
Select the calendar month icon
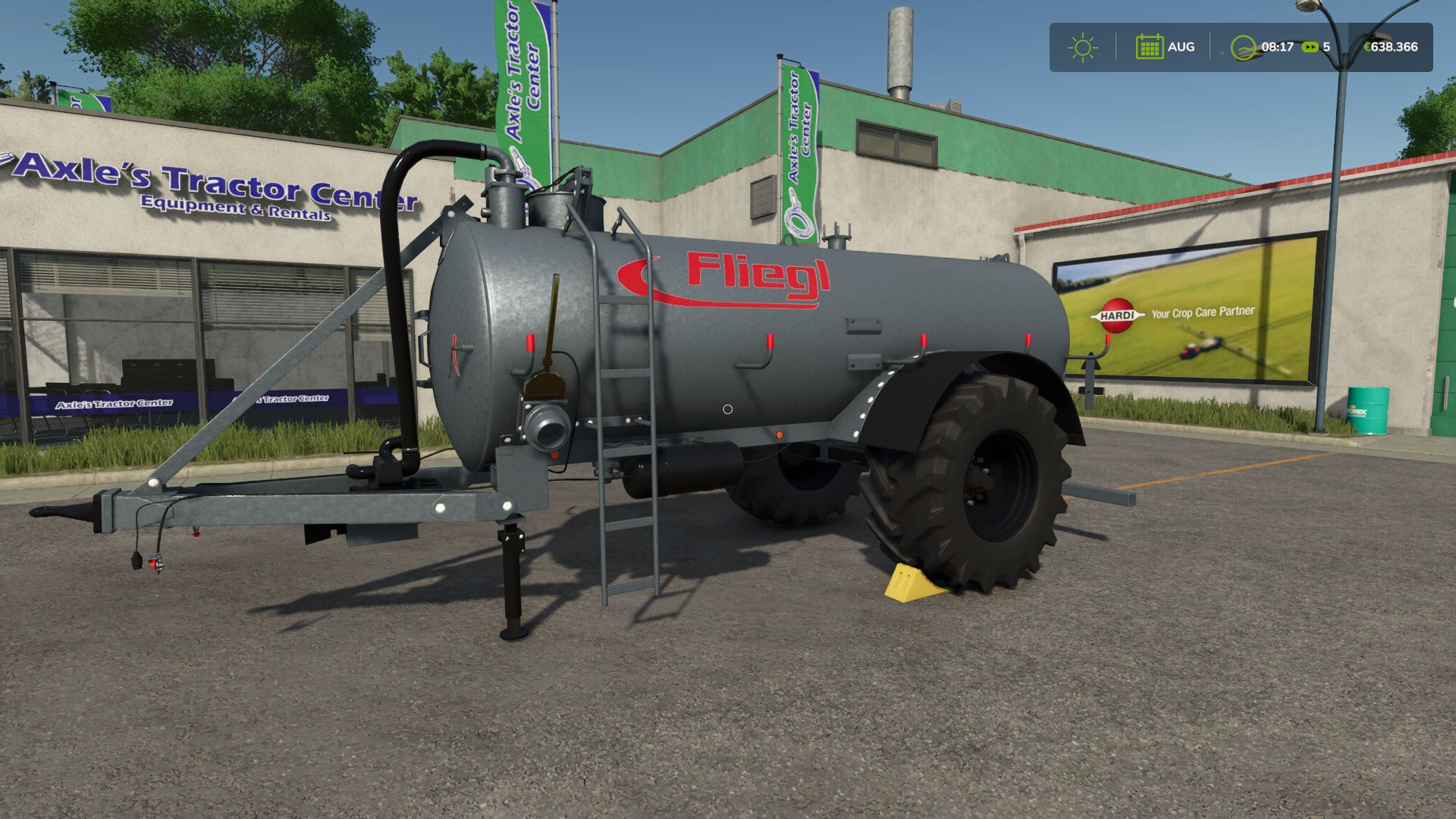(x=1149, y=47)
